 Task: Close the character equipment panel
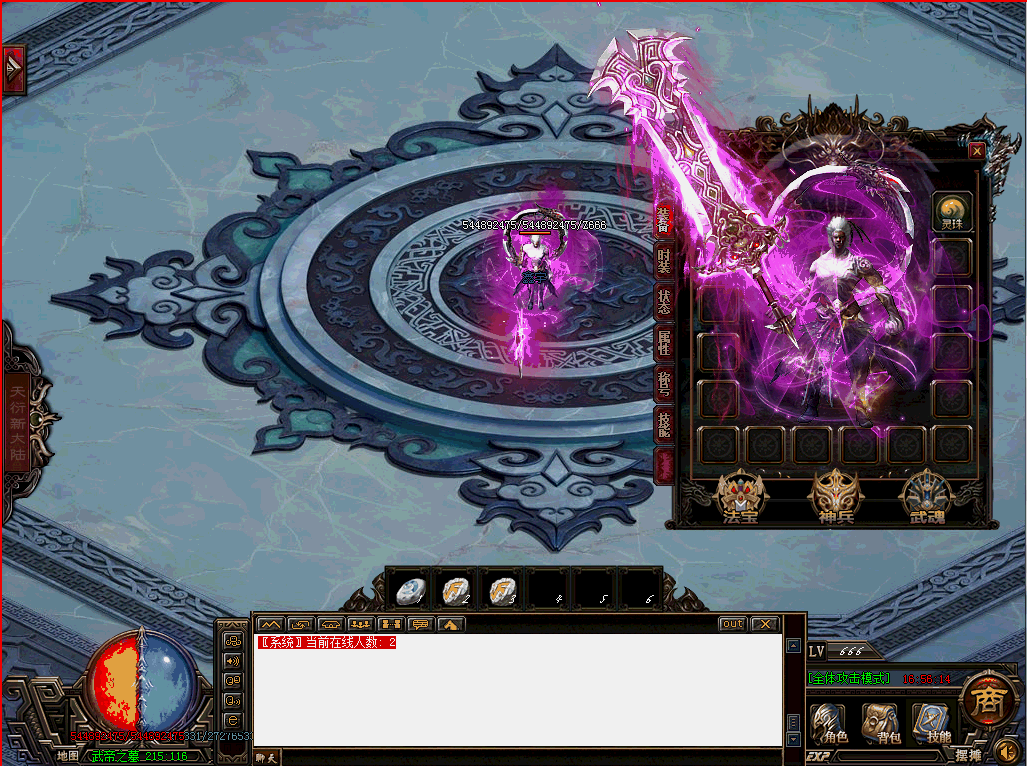point(977,151)
